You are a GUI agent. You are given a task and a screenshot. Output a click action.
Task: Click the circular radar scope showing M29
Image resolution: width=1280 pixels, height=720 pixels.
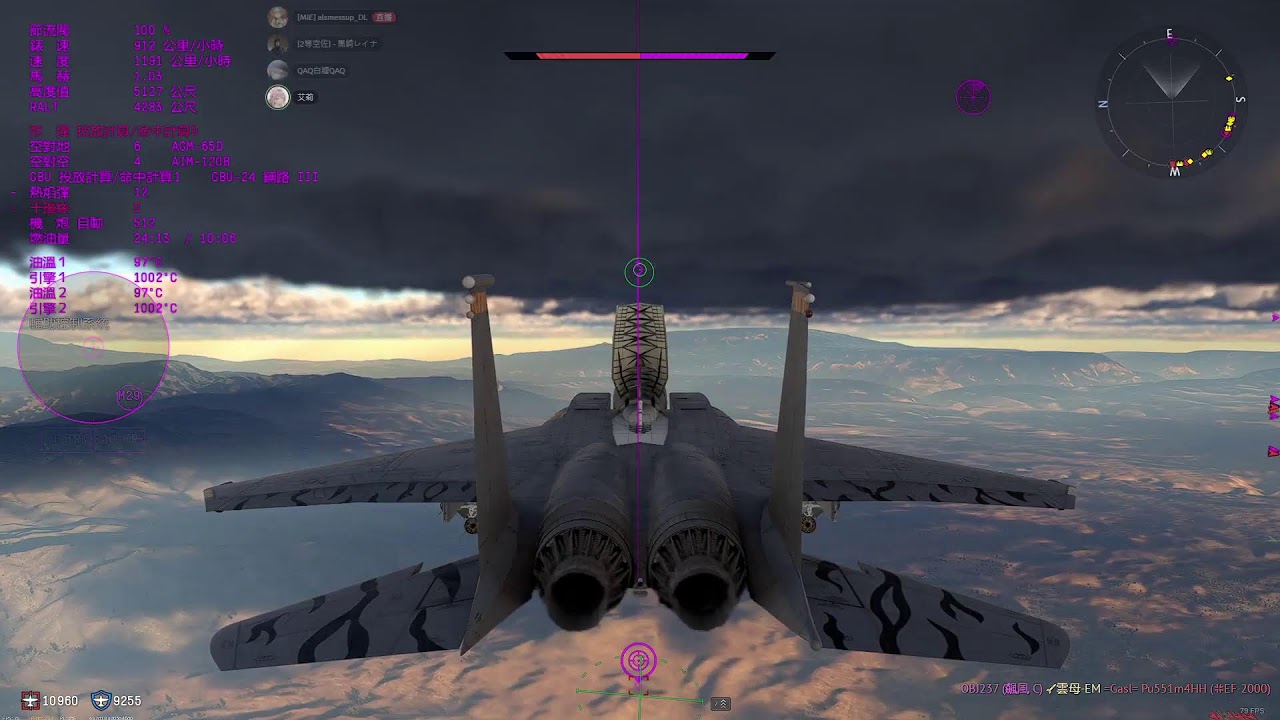(x=93, y=347)
